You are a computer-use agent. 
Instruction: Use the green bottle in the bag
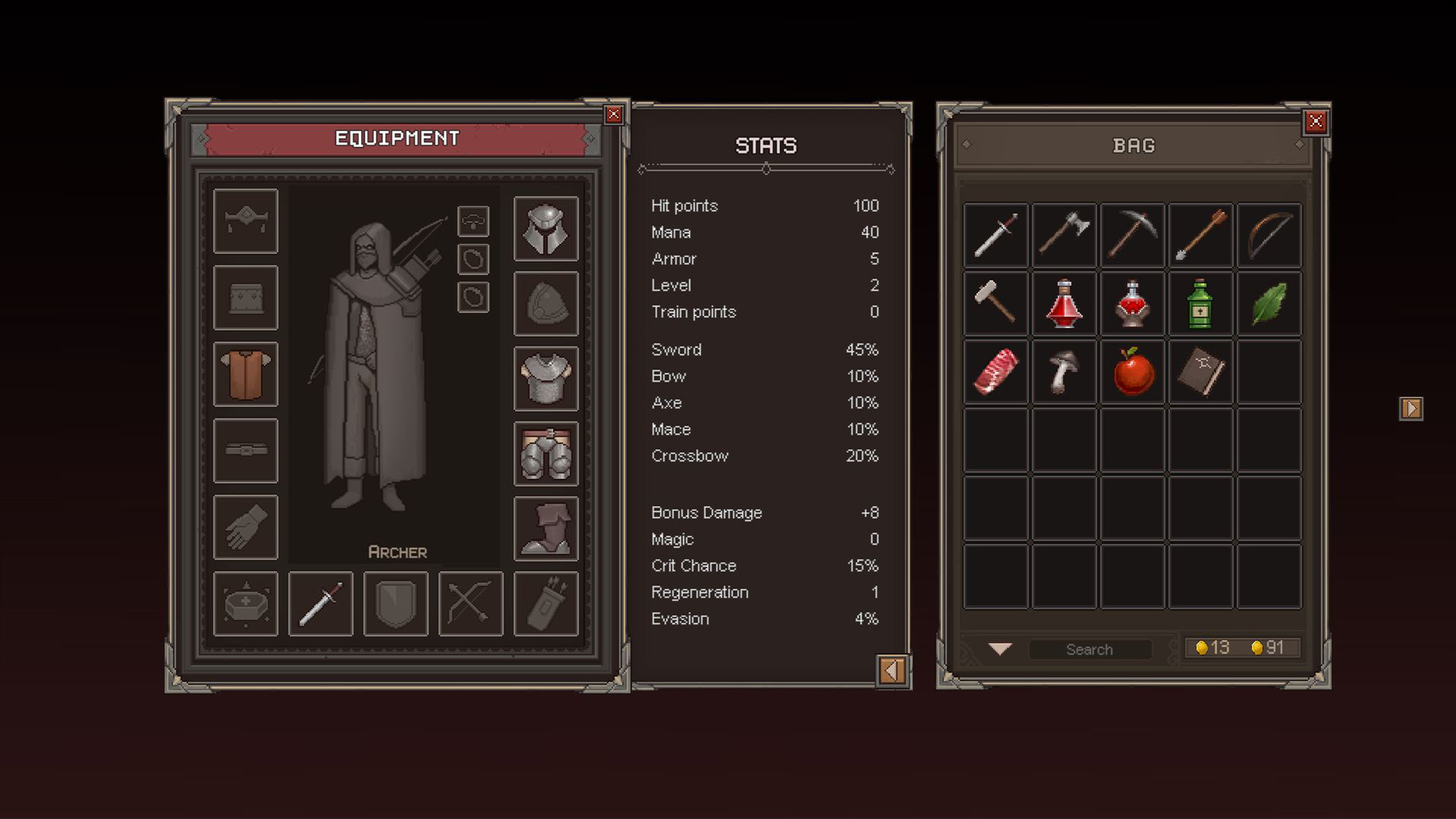(x=1200, y=303)
